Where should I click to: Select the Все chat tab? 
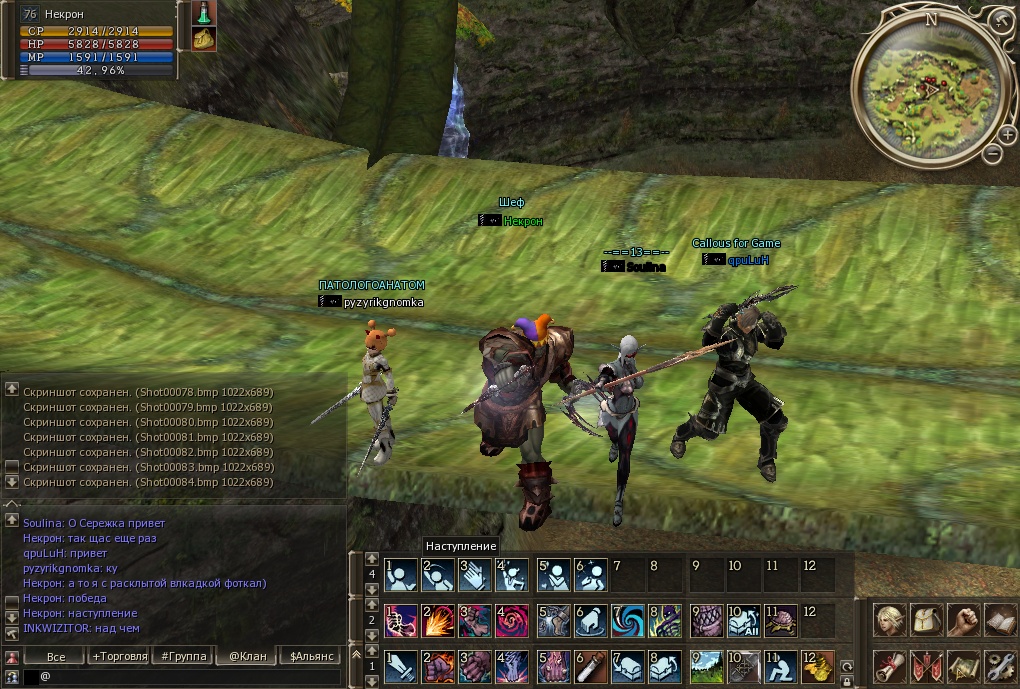(56, 656)
